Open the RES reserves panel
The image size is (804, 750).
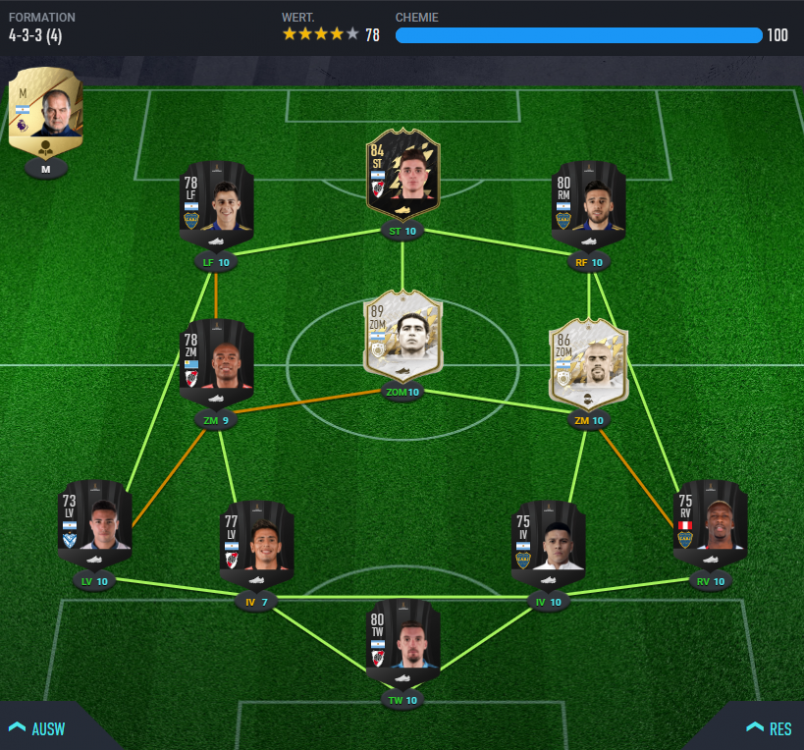click(768, 728)
